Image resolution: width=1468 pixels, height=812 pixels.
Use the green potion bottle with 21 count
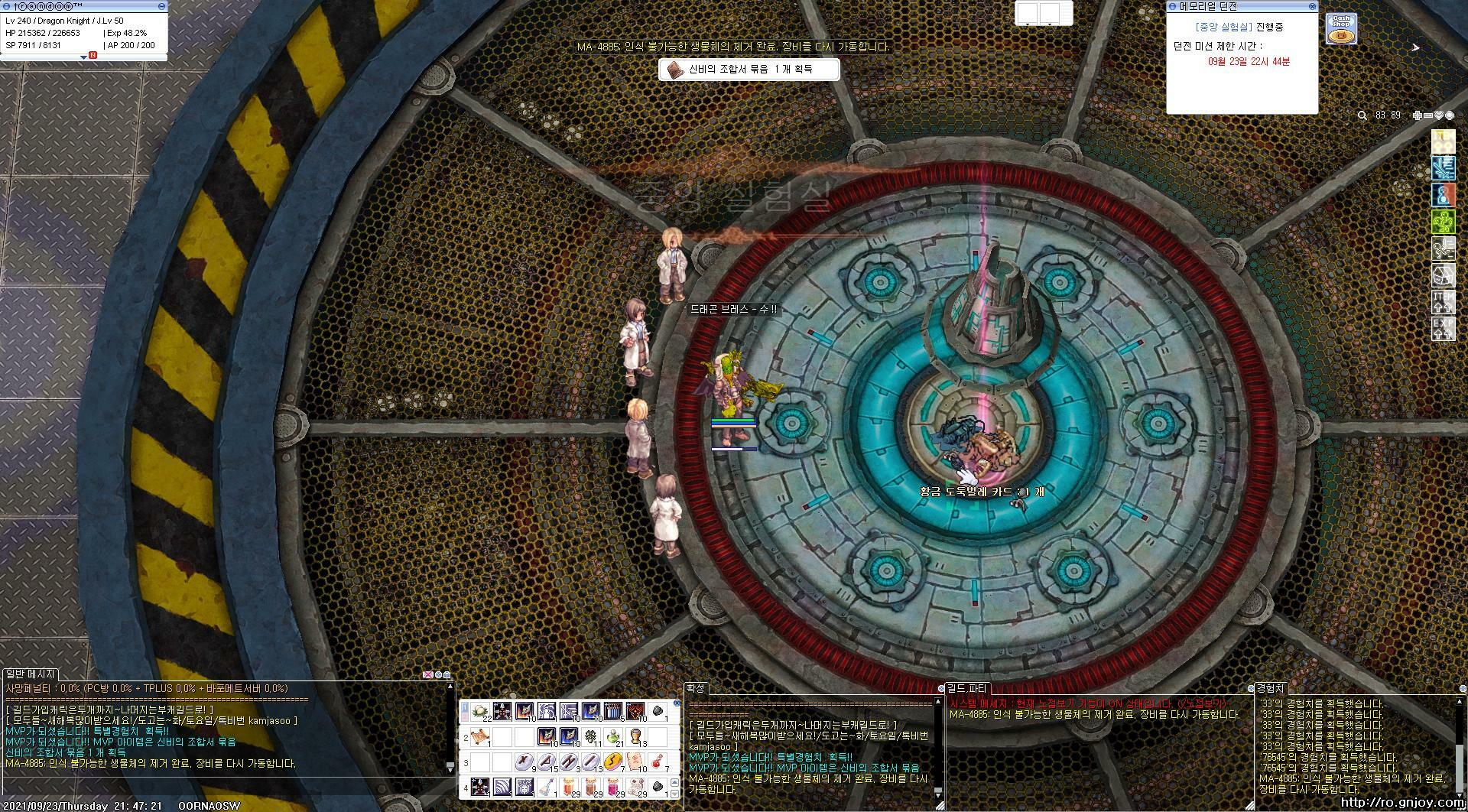612,737
